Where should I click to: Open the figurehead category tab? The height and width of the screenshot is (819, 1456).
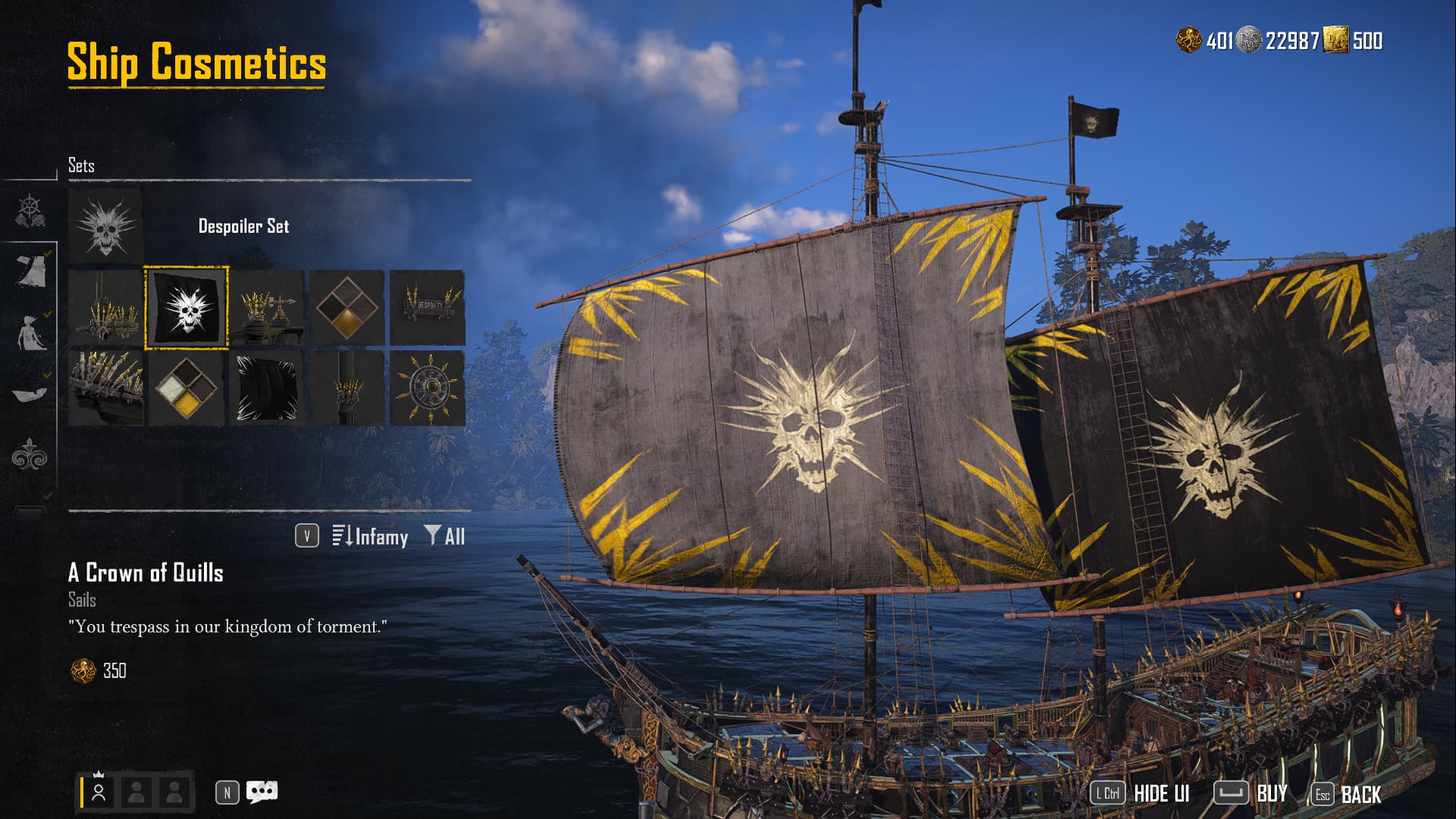pos(30,333)
